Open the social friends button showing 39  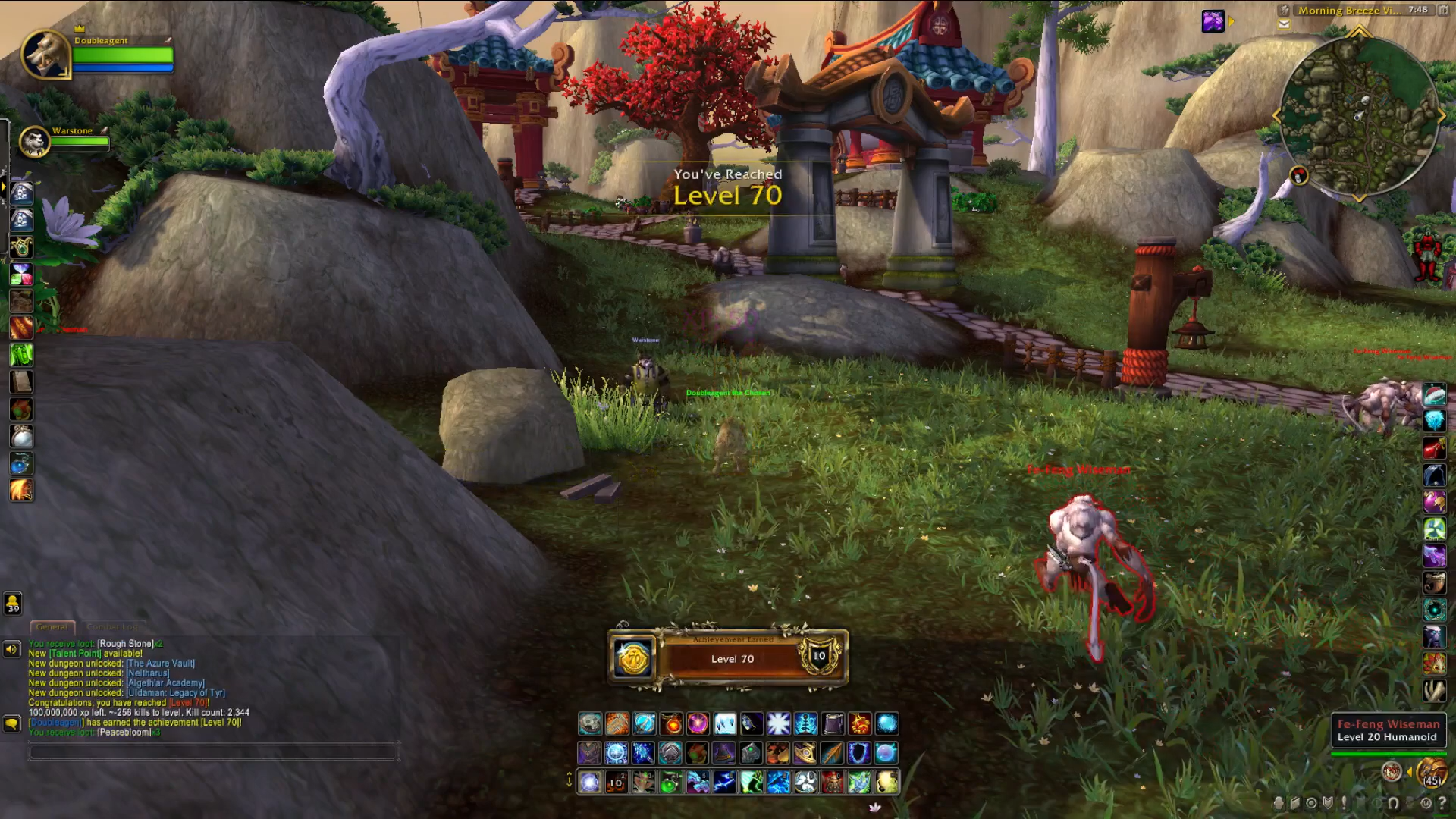click(13, 604)
